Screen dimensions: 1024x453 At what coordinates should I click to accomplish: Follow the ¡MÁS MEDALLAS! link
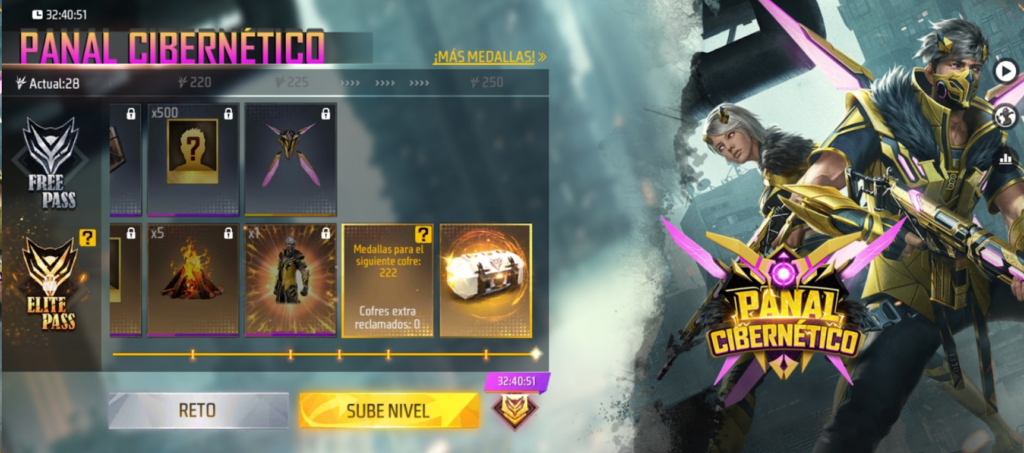(x=489, y=57)
